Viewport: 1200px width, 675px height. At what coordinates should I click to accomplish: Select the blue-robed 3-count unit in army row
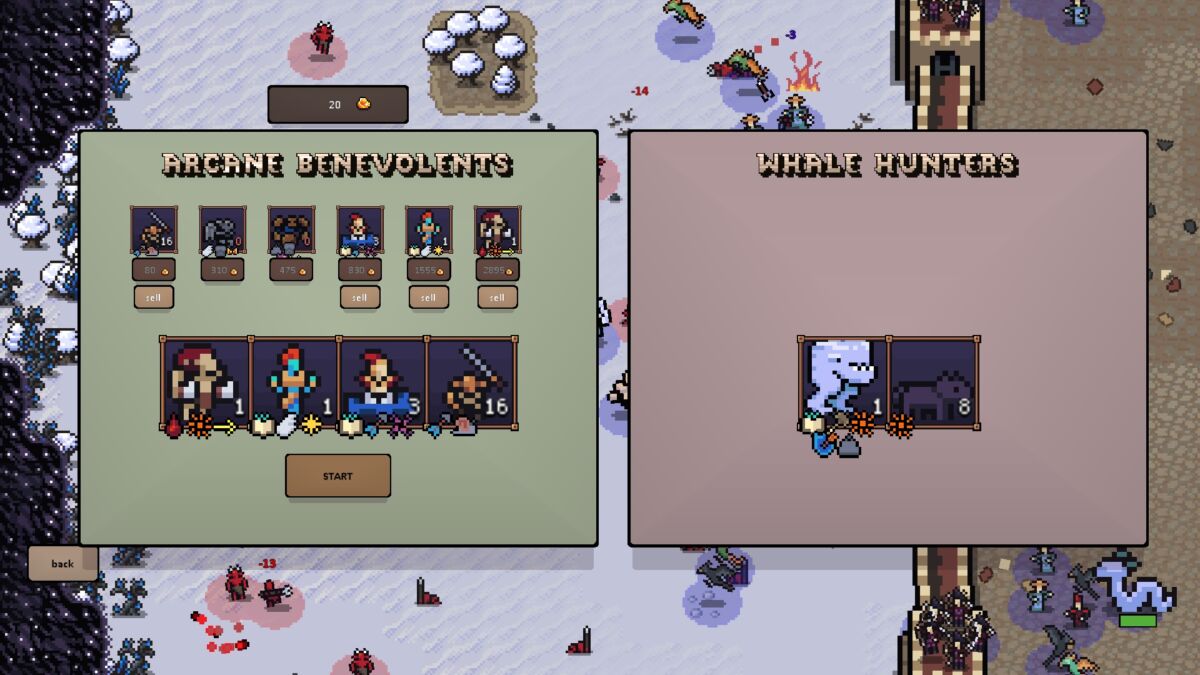pyautogui.click(x=383, y=384)
